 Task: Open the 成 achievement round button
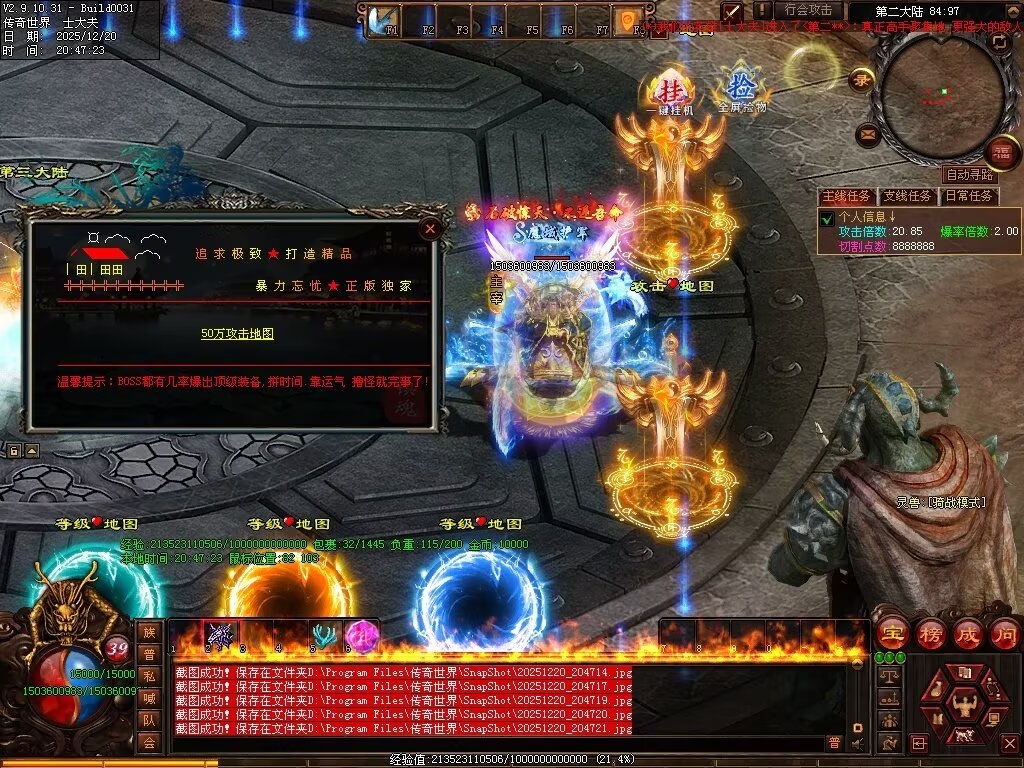967,633
